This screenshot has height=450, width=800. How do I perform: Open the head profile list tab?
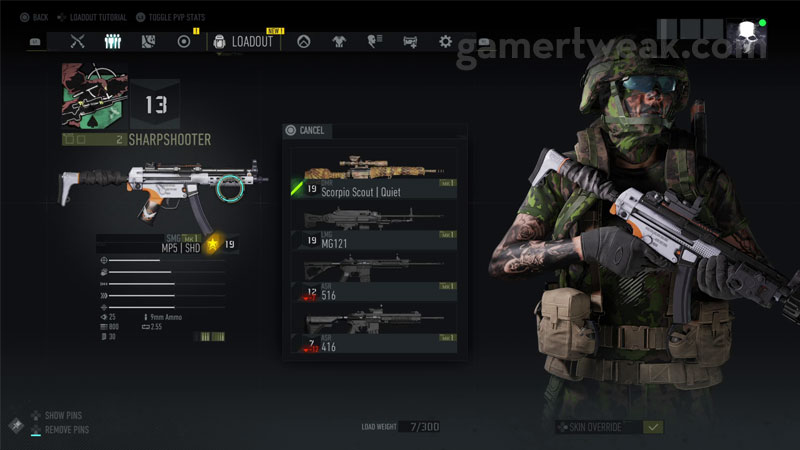(x=376, y=41)
